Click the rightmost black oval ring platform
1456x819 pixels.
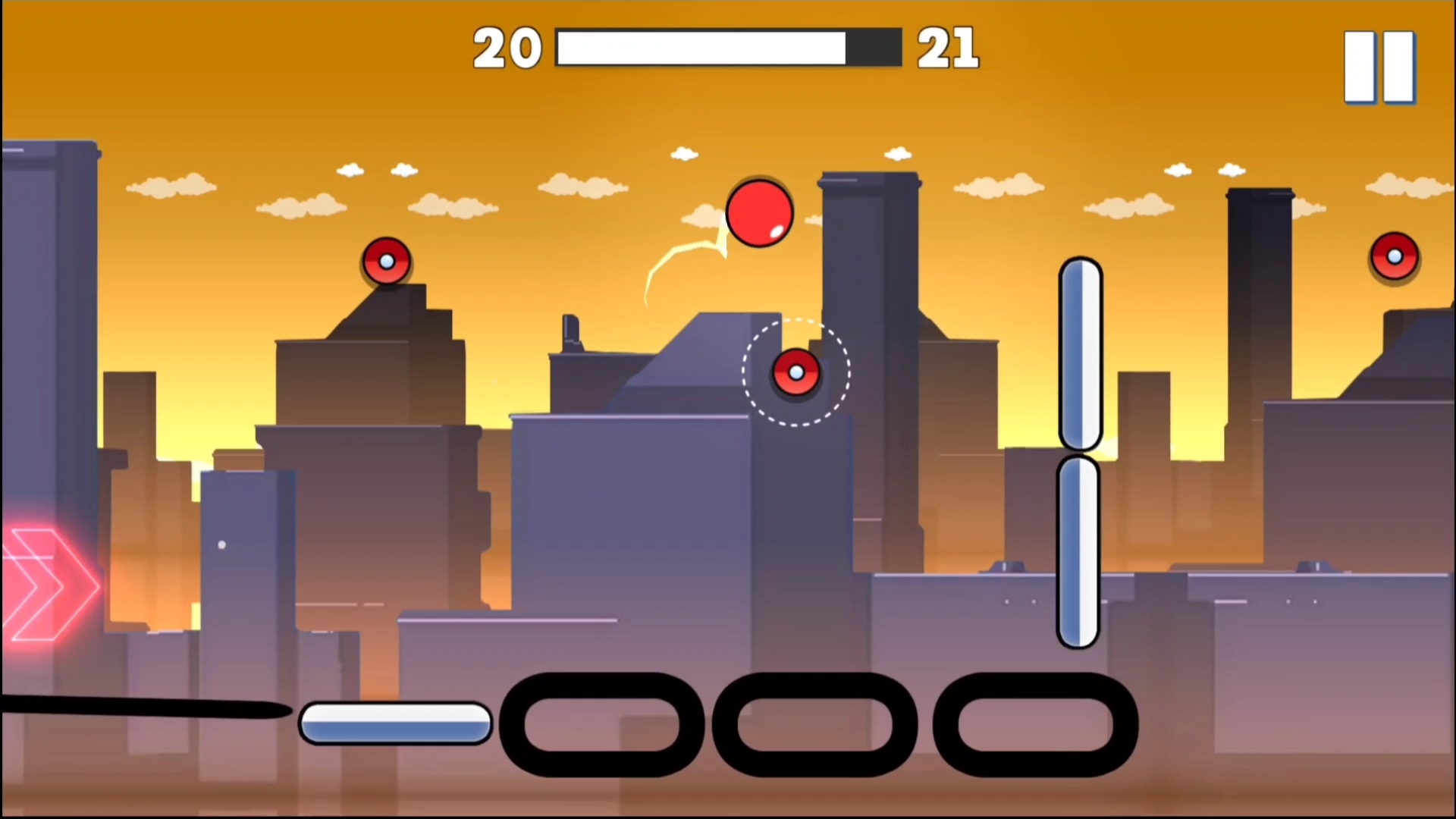[1036, 724]
